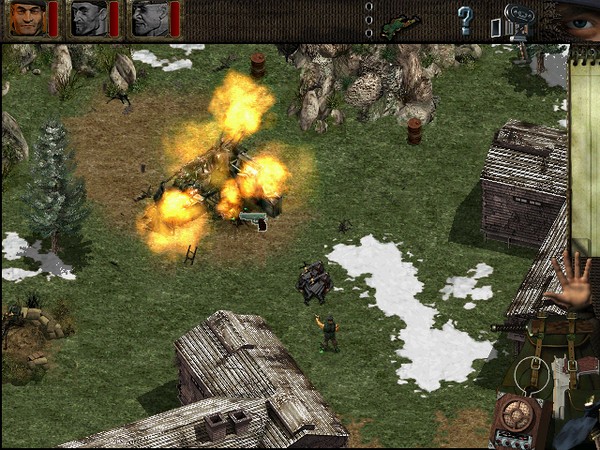
Task: Select the third commando portrait
Action: point(151,18)
